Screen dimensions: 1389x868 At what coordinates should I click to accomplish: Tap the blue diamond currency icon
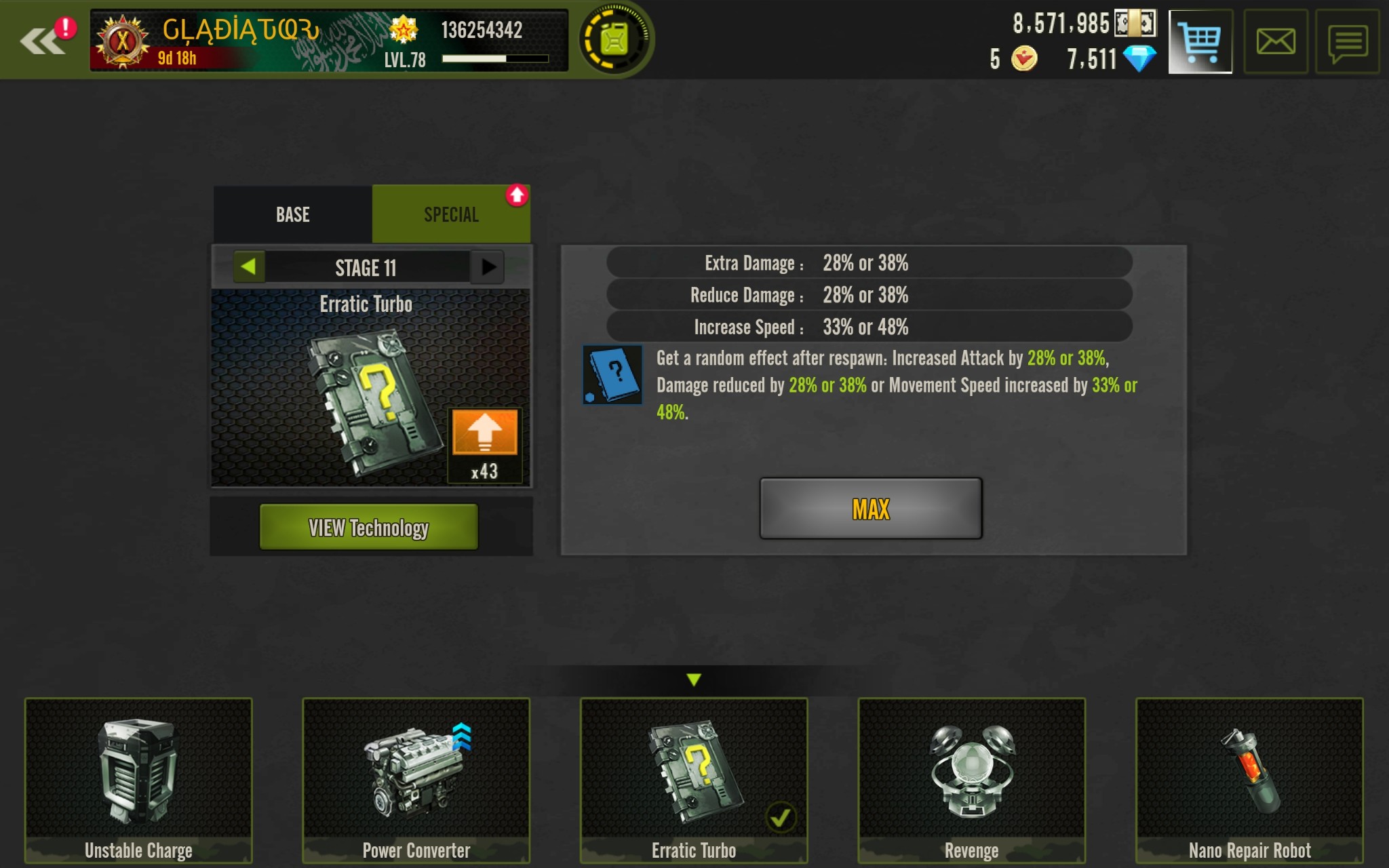tap(1139, 59)
